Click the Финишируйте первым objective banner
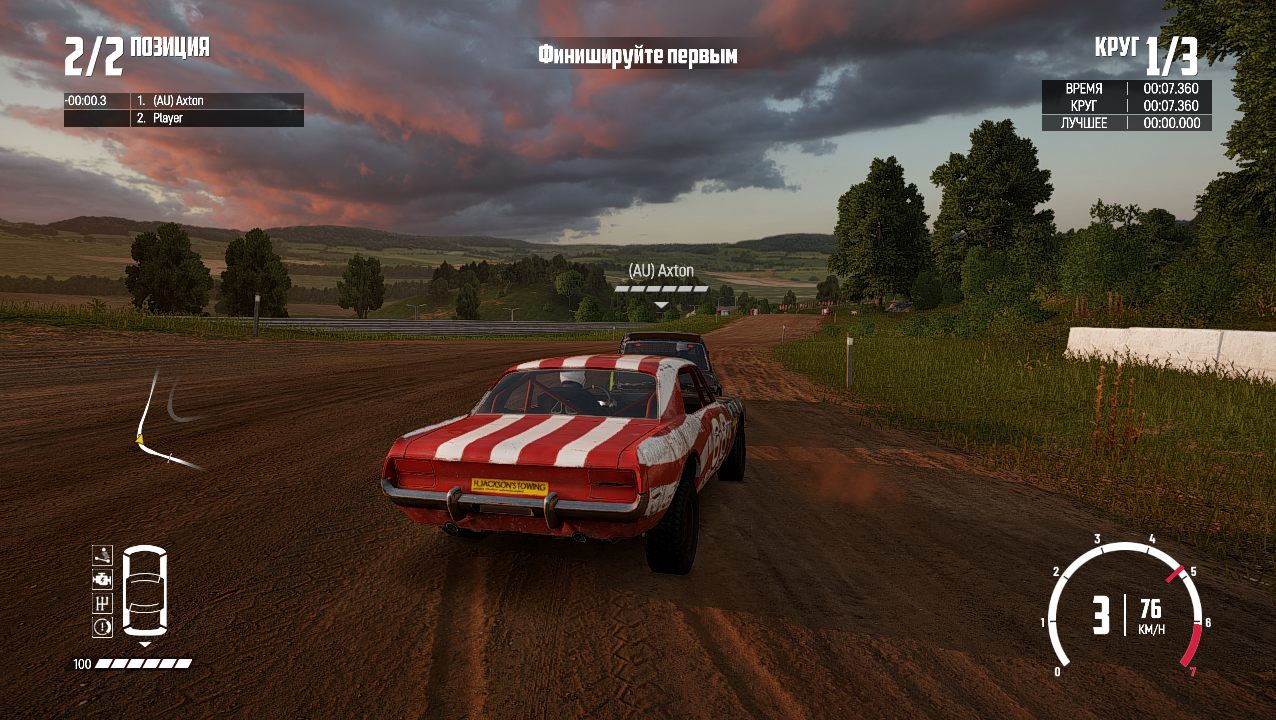 (x=637, y=55)
